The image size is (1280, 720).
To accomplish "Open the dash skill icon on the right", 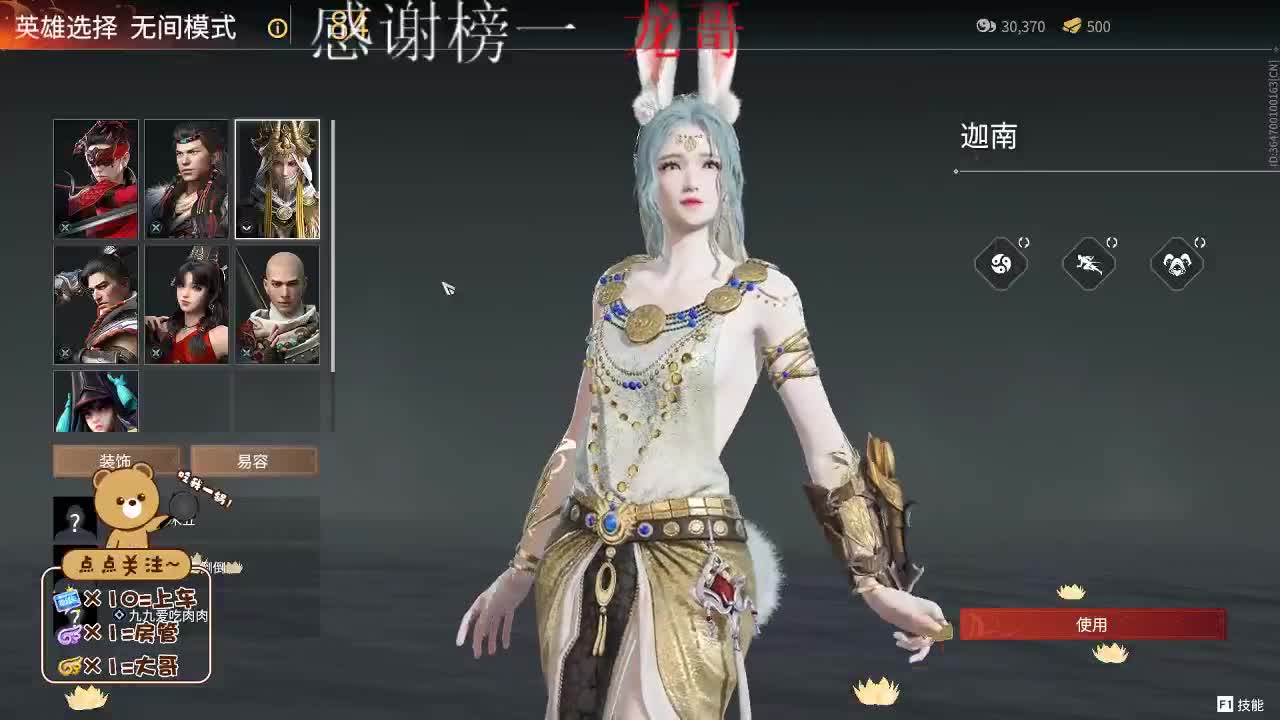I will (x=1089, y=263).
